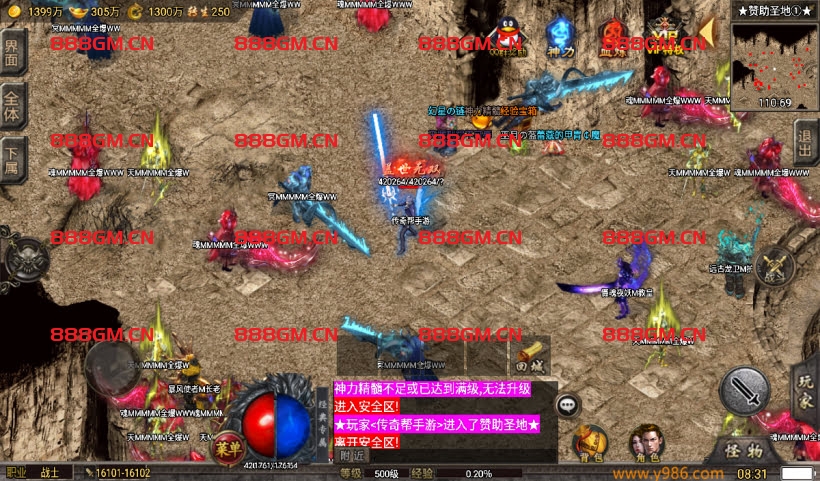This screenshot has width=820, height=481.
Task: Open the 界面 side tab
Action: point(12,52)
